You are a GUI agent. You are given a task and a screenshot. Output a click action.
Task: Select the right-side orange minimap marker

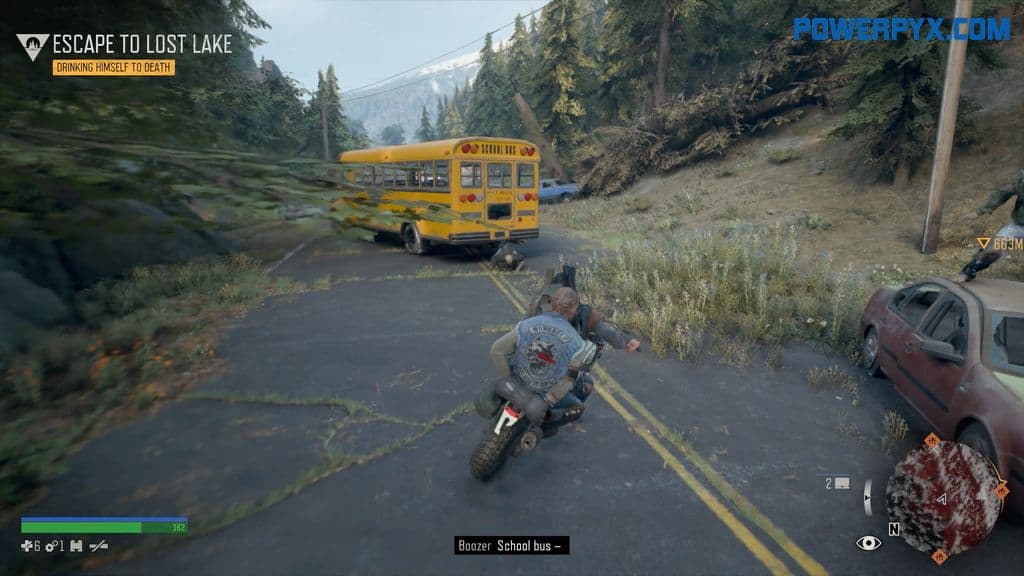click(1001, 490)
